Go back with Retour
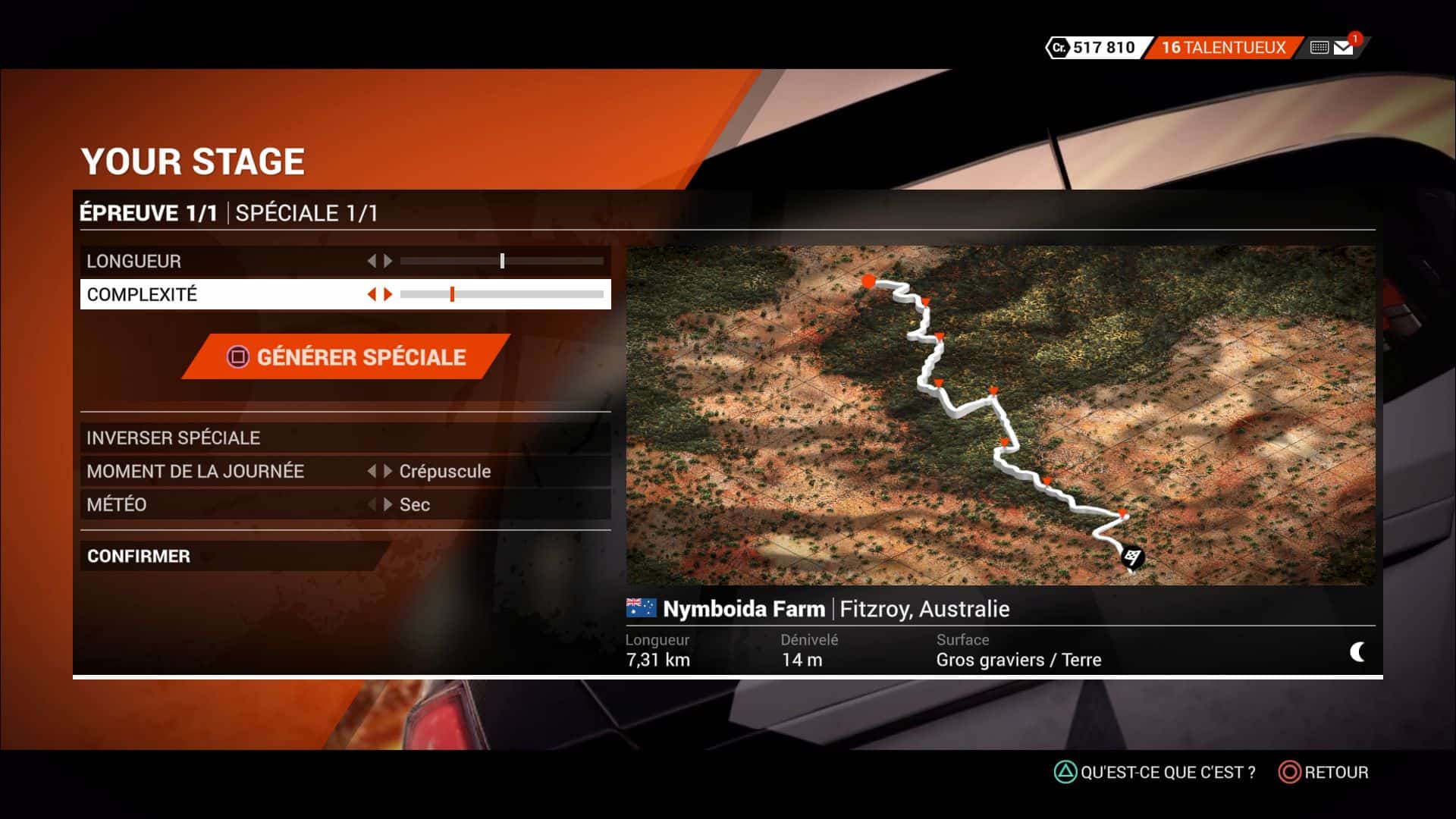Viewport: 1456px width, 819px height. click(x=1324, y=772)
